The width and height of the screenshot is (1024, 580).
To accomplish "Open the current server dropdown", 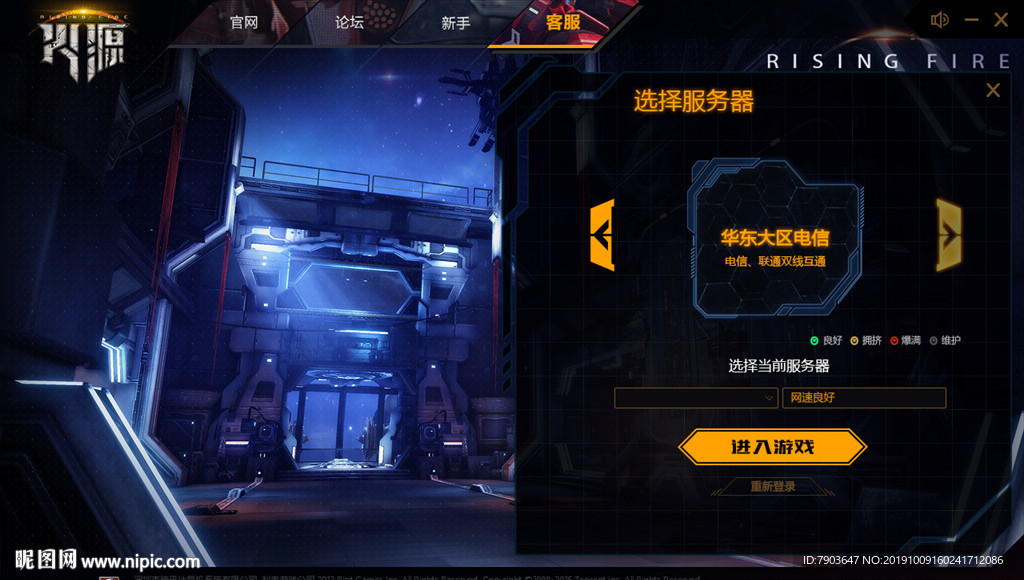I will tap(696, 398).
